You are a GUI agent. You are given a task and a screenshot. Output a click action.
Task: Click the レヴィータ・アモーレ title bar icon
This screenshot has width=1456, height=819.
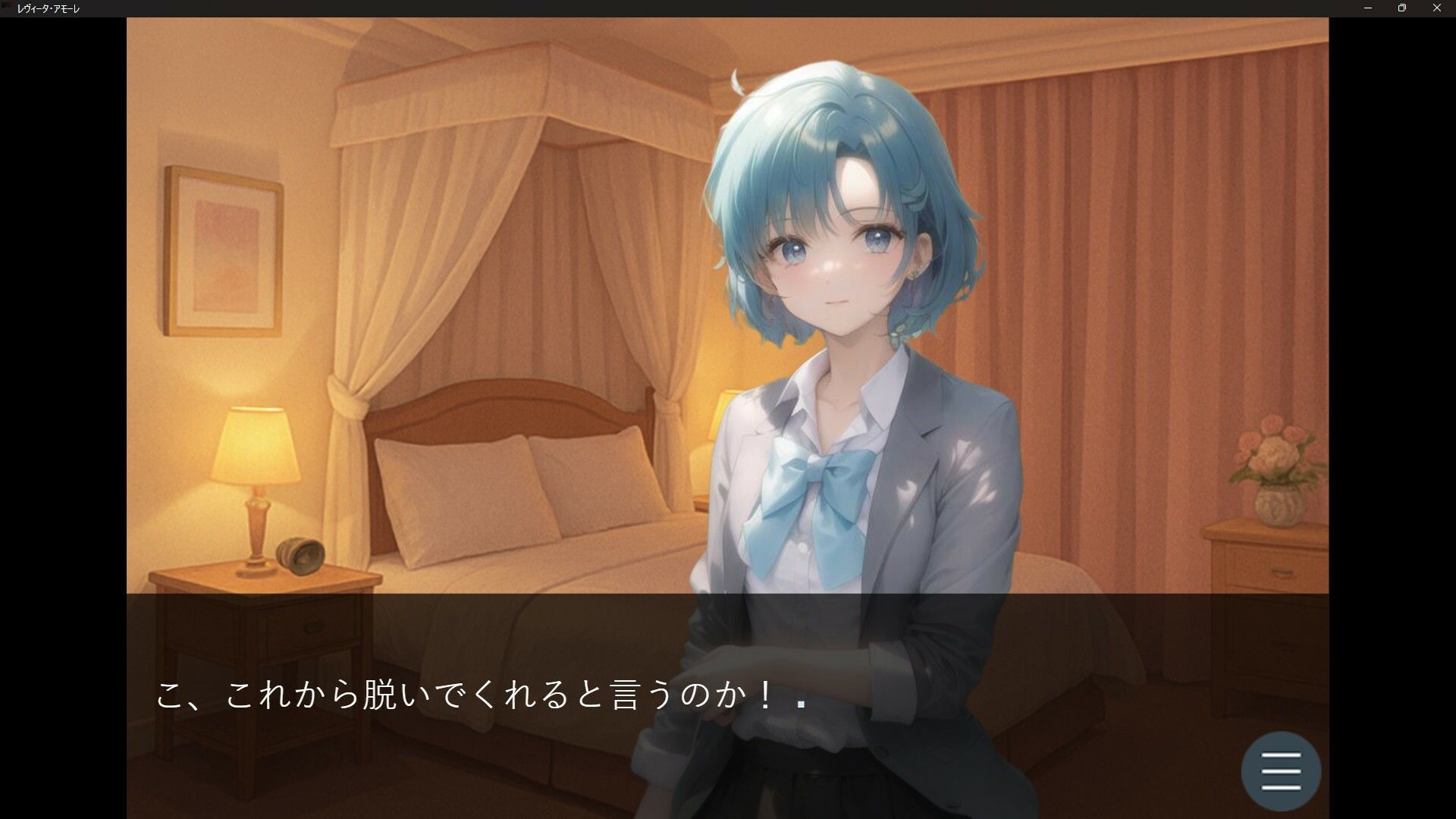(x=8, y=8)
